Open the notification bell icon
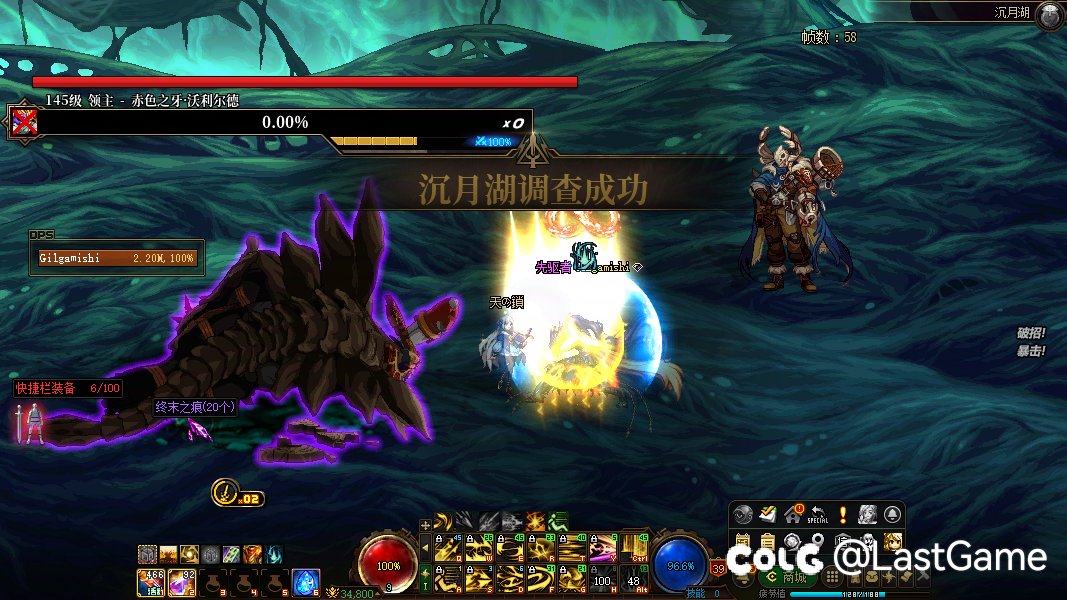 892,515
